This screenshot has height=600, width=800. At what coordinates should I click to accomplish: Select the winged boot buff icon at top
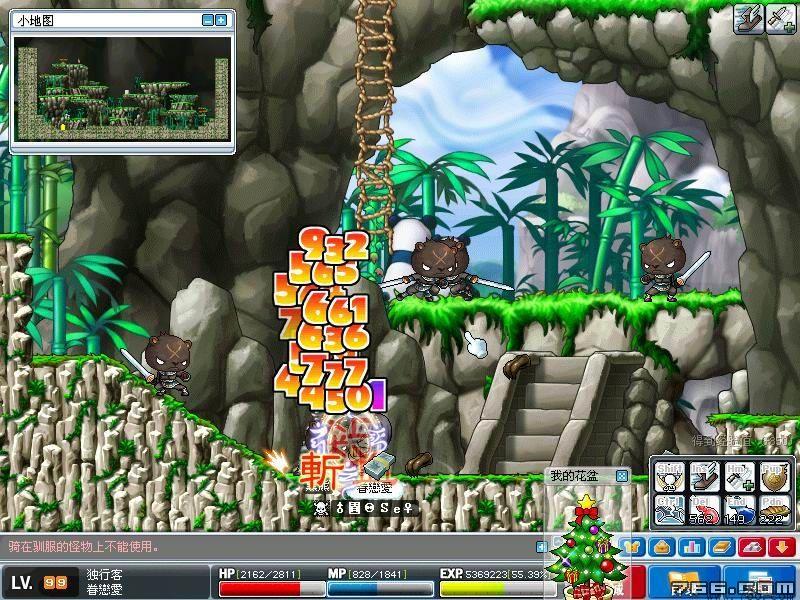click(x=748, y=20)
